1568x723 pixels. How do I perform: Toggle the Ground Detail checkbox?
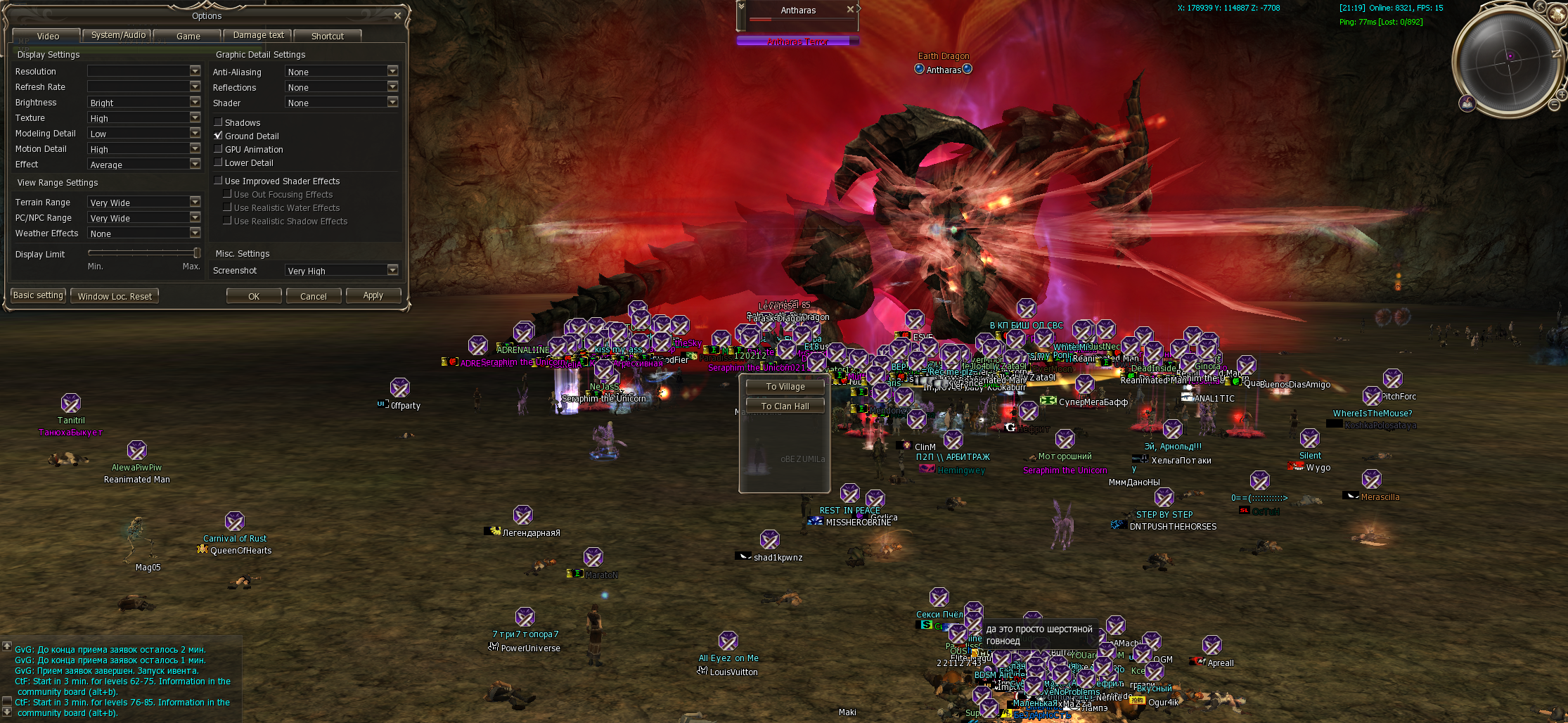(219, 136)
